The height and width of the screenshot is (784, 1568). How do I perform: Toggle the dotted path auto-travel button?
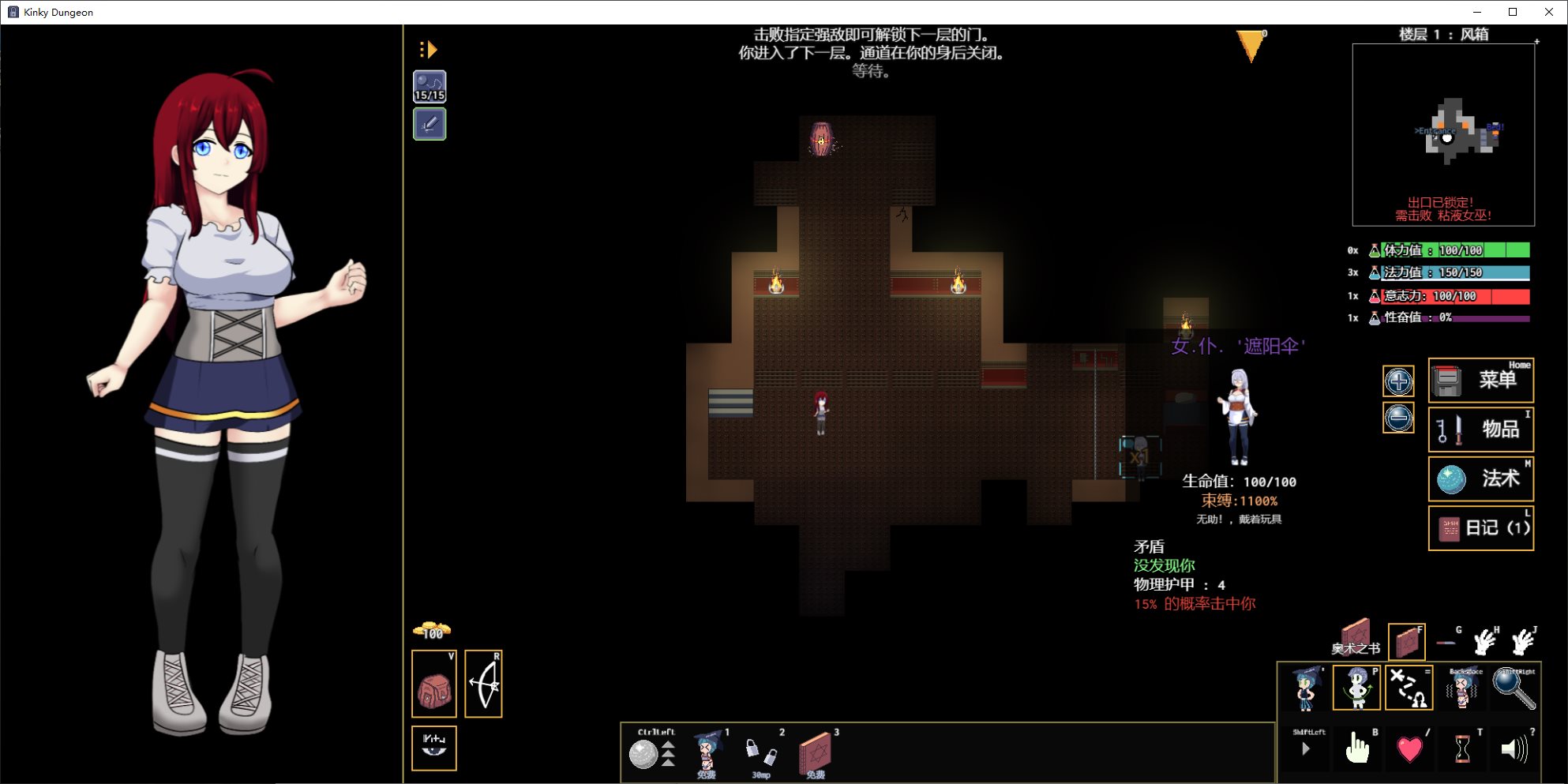coord(1409,688)
